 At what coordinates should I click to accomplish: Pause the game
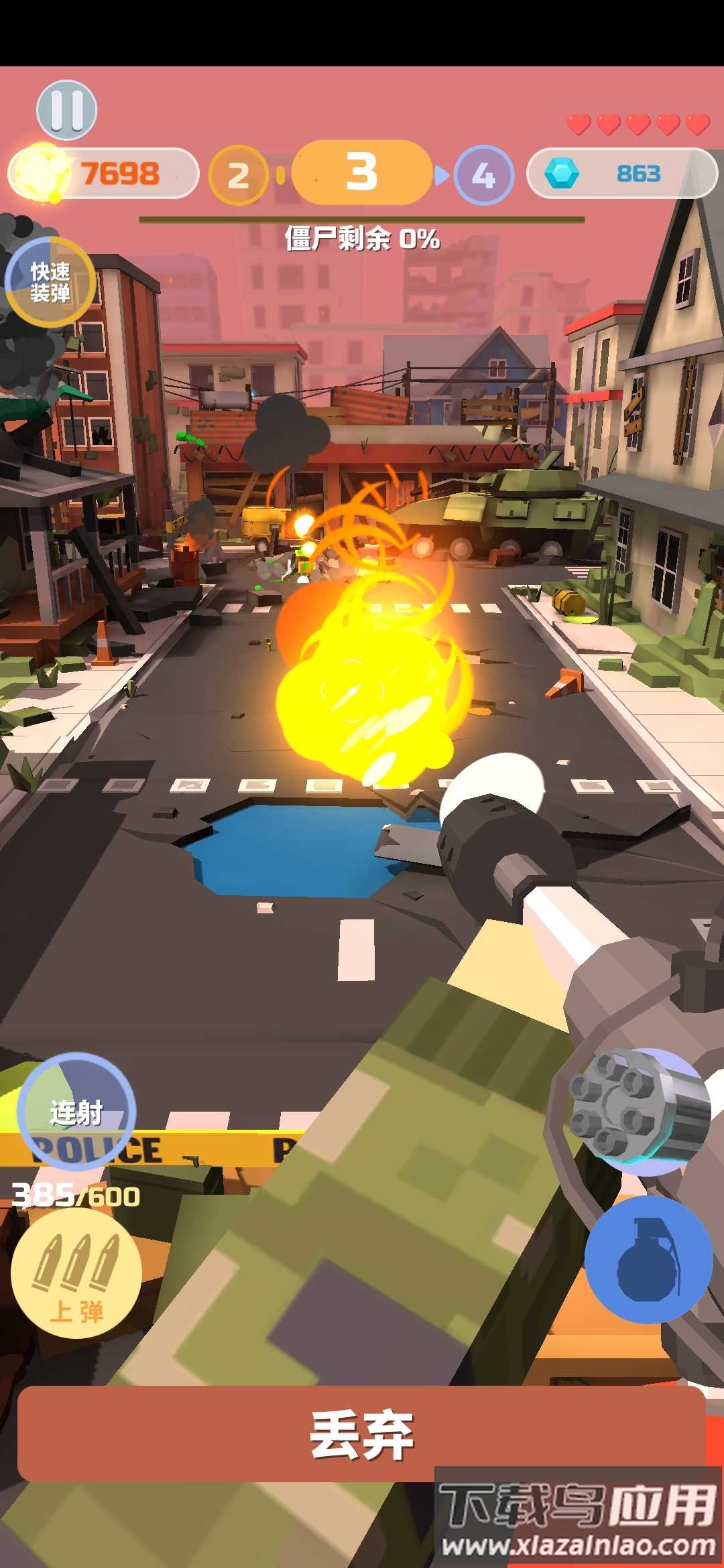click(x=66, y=110)
